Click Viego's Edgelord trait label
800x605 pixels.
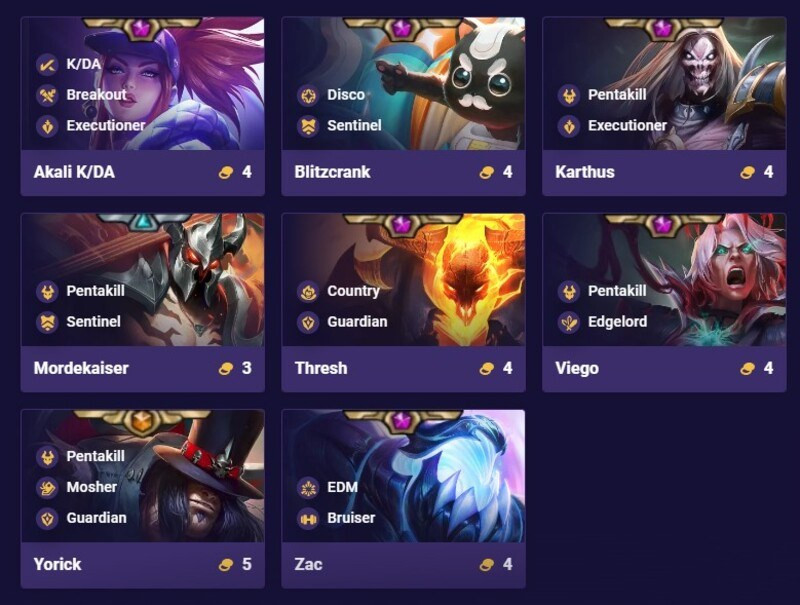[617, 322]
